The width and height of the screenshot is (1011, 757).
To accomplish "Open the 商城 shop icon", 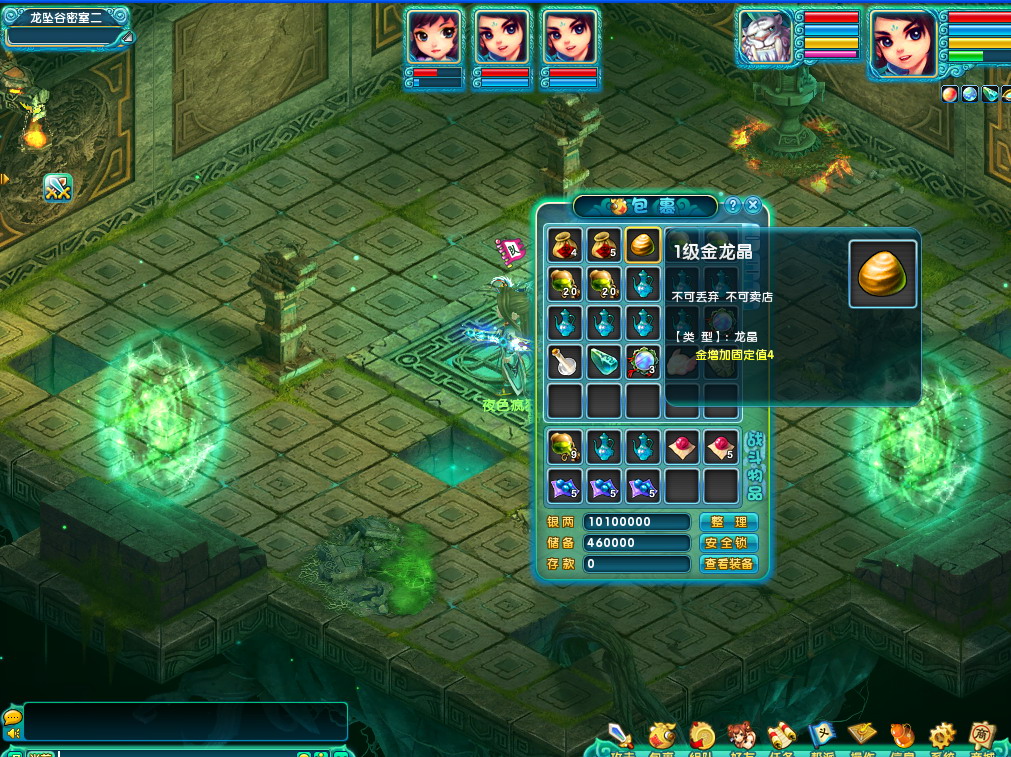I will click(x=982, y=737).
